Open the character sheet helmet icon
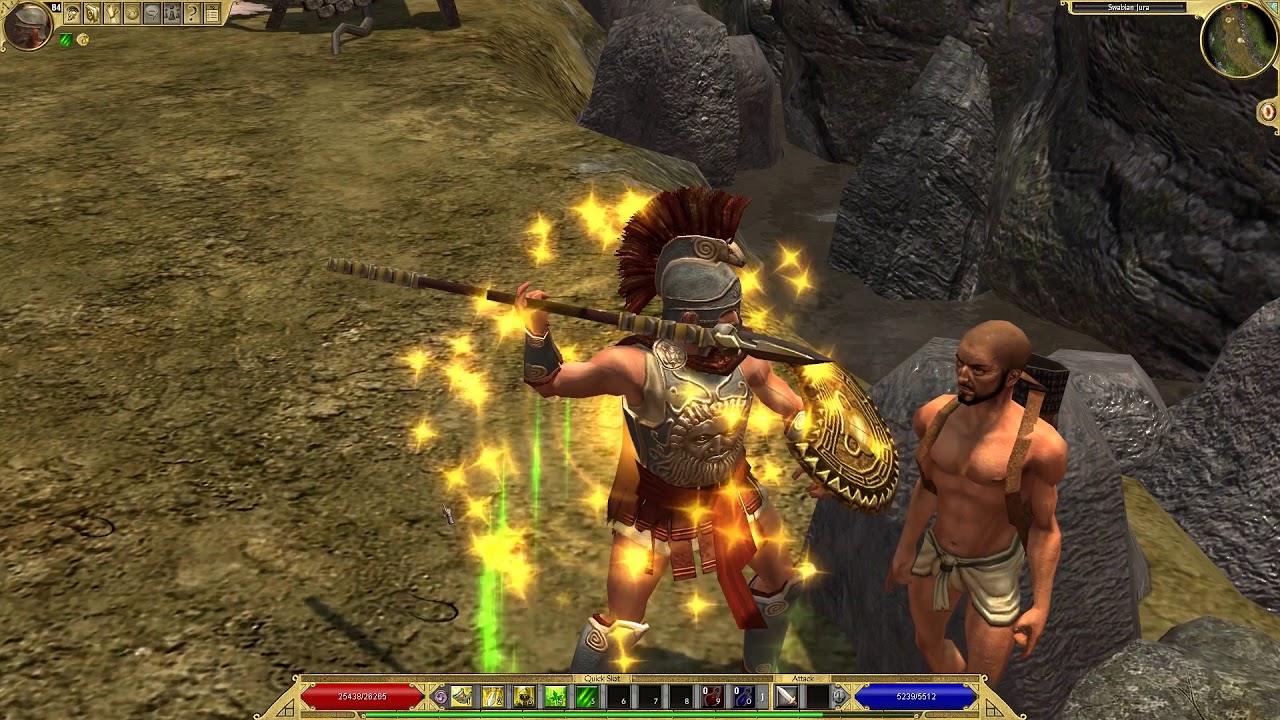 (72, 14)
